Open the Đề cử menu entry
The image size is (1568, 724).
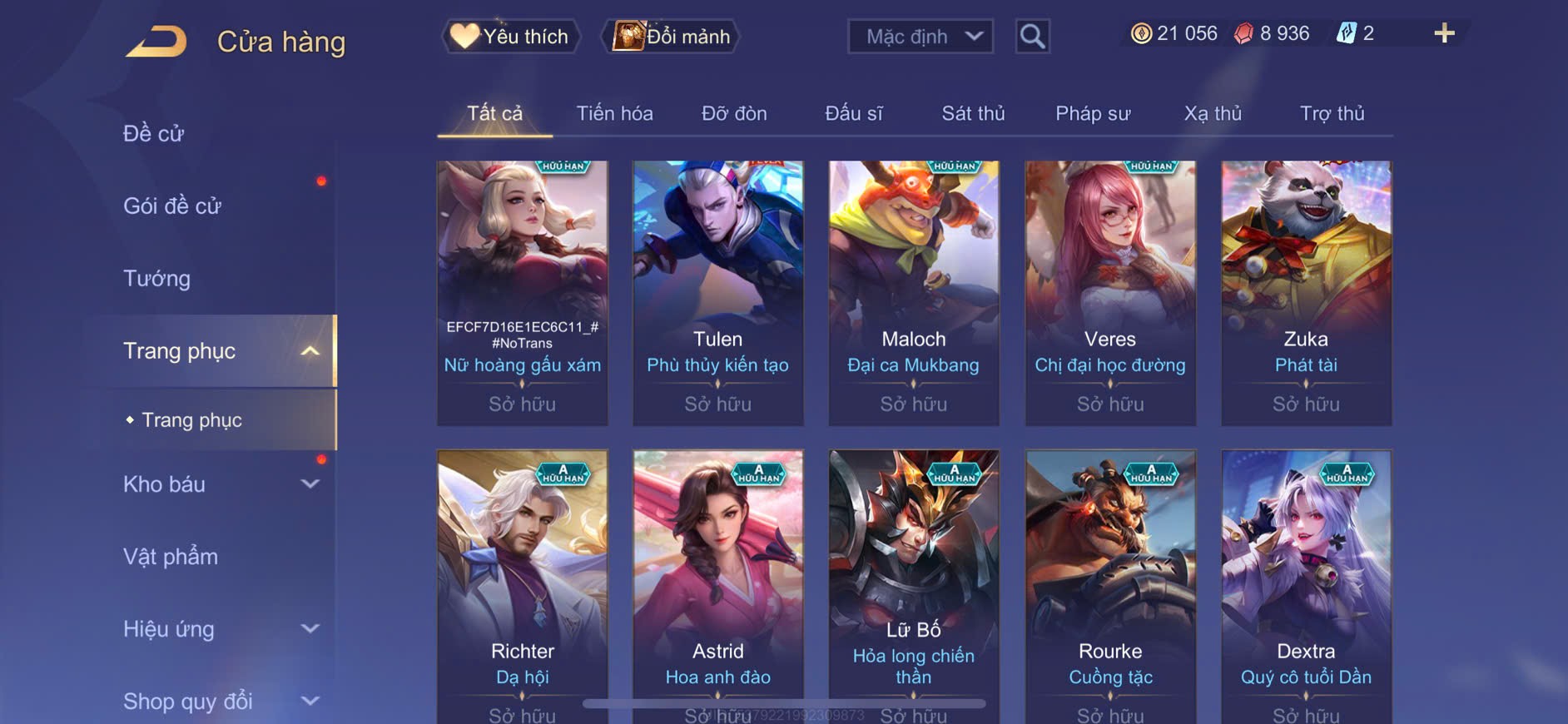(x=154, y=133)
